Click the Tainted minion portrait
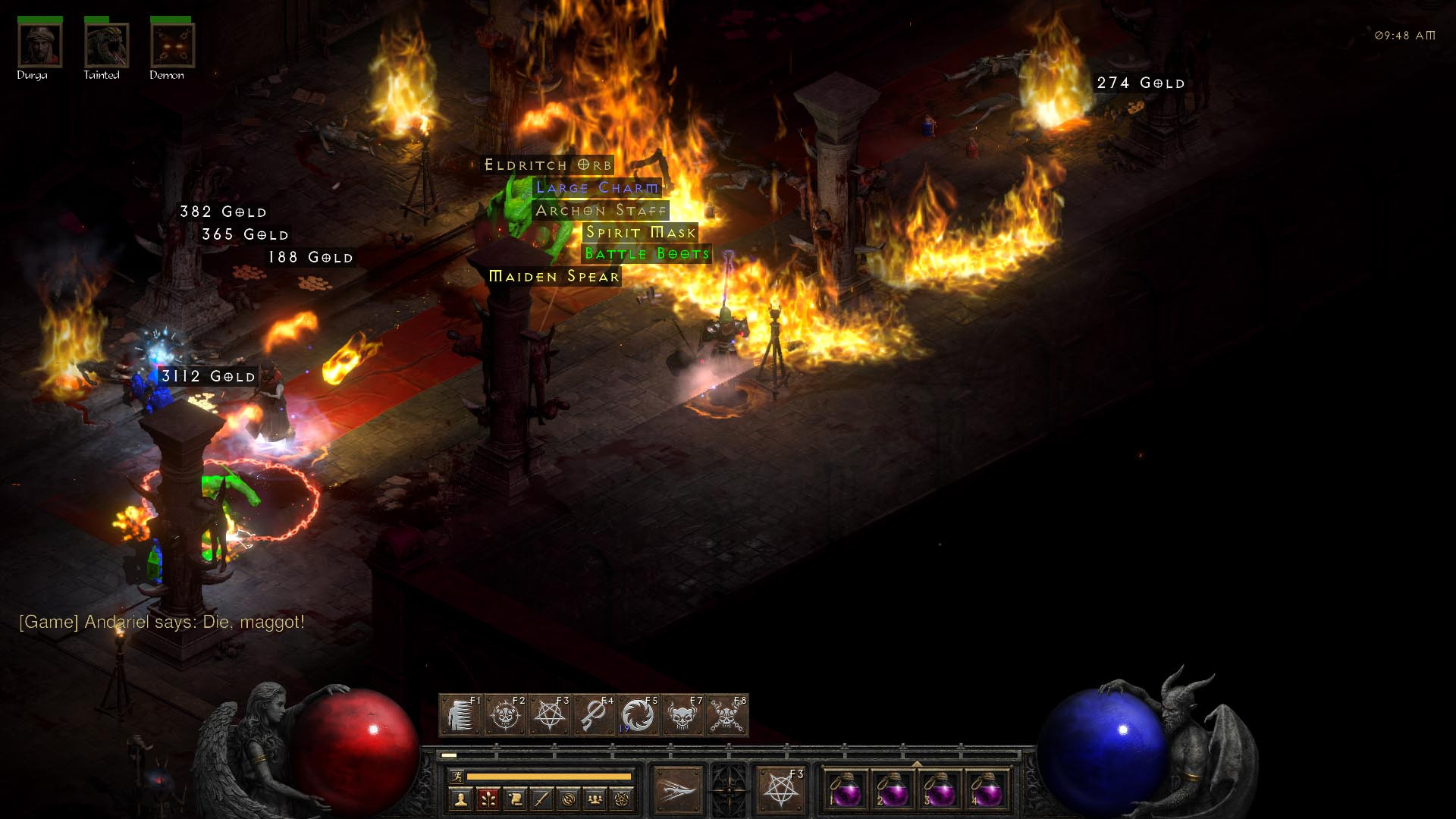The width and height of the screenshot is (1456, 819). tap(106, 45)
